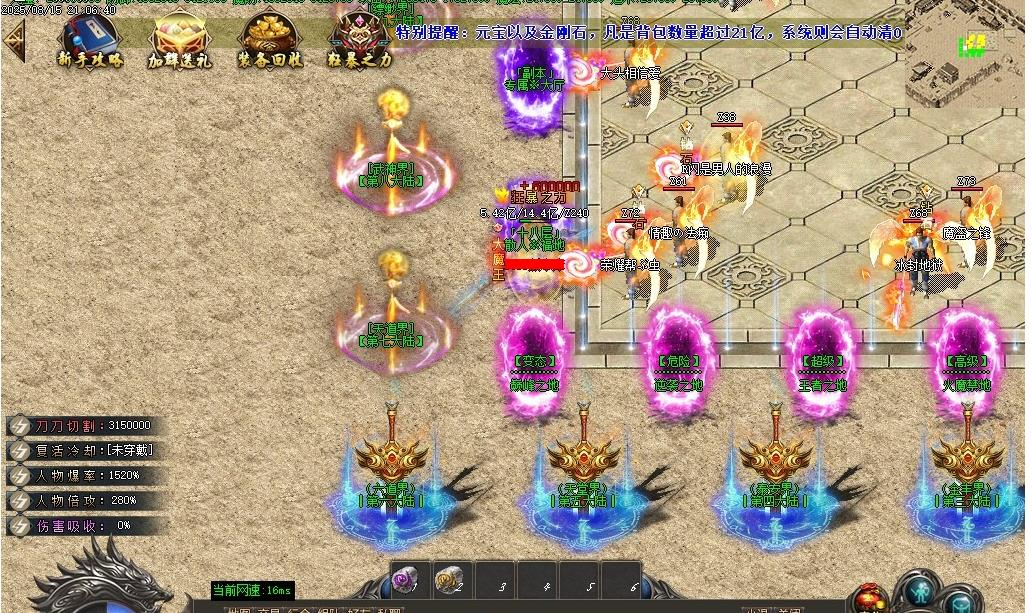1032x613 pixels.
Task: Use the scroll item in hotbar slot 2
Action: tap(450, 578)
